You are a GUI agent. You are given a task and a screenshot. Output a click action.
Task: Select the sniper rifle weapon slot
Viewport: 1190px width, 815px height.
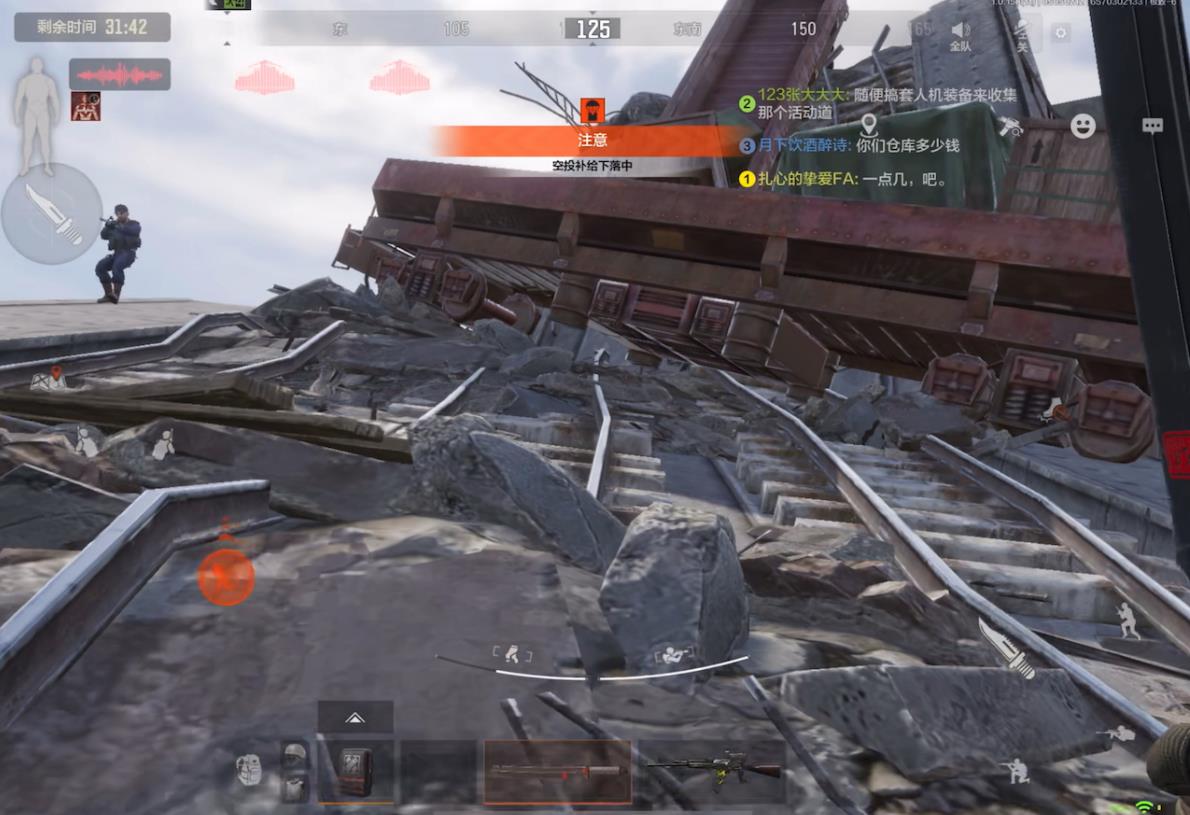557,771
